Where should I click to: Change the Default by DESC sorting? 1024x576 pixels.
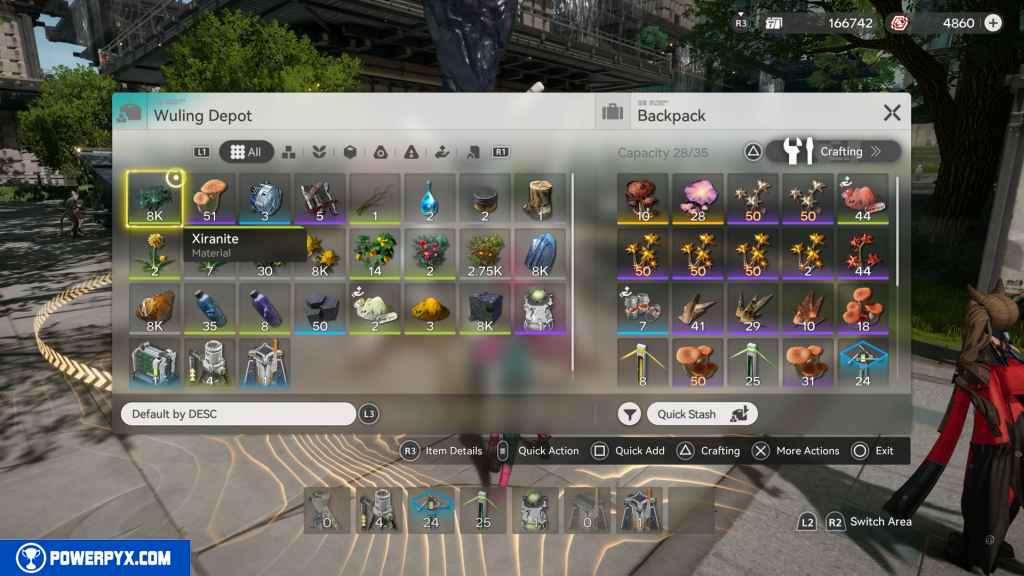(x=238, y=414)
